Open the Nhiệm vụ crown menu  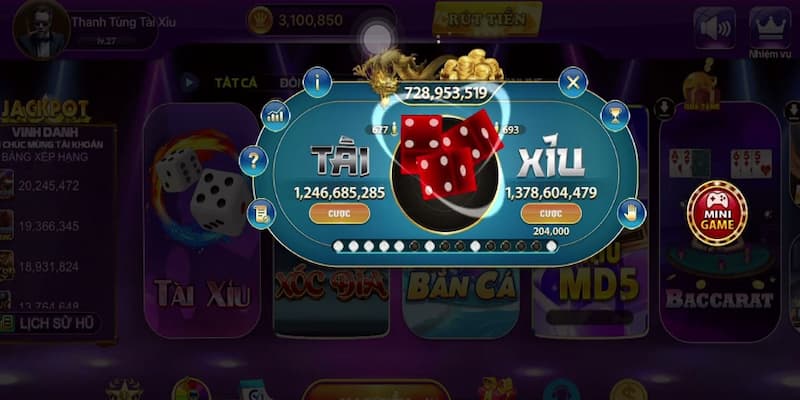pos(769,32)
